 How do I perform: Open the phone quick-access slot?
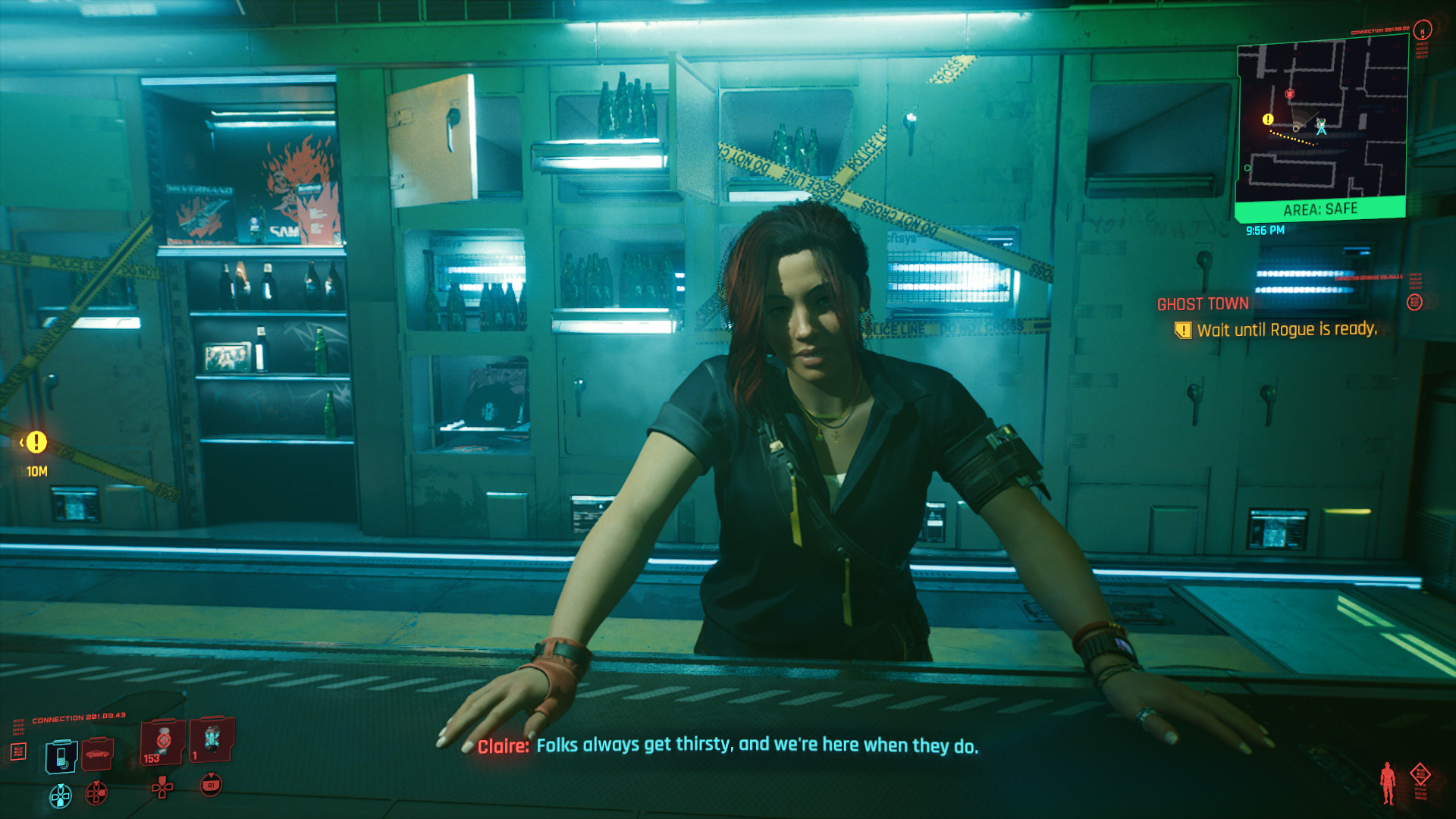(61, 757)
